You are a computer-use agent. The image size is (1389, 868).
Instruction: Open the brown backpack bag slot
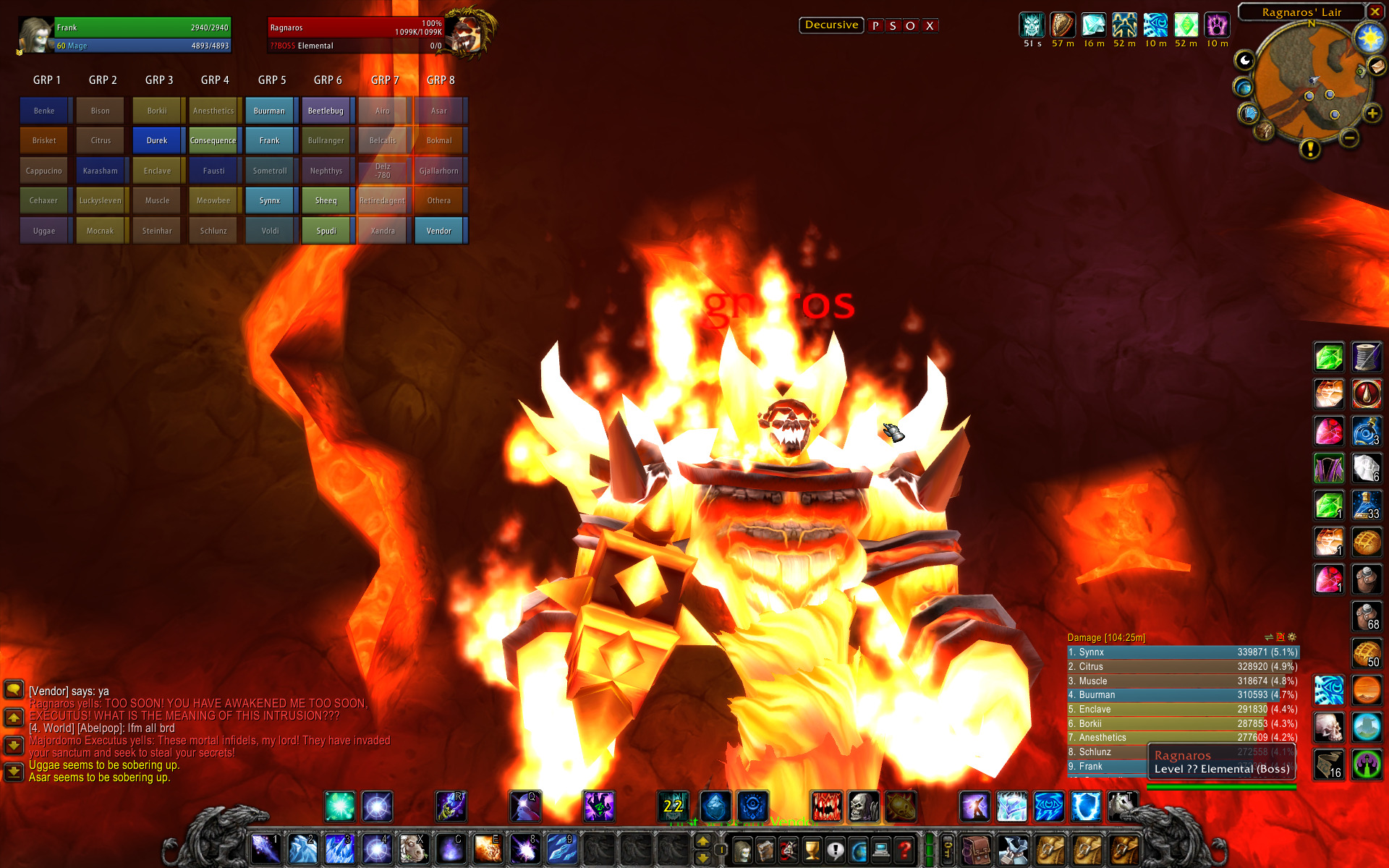pos(977,850)
